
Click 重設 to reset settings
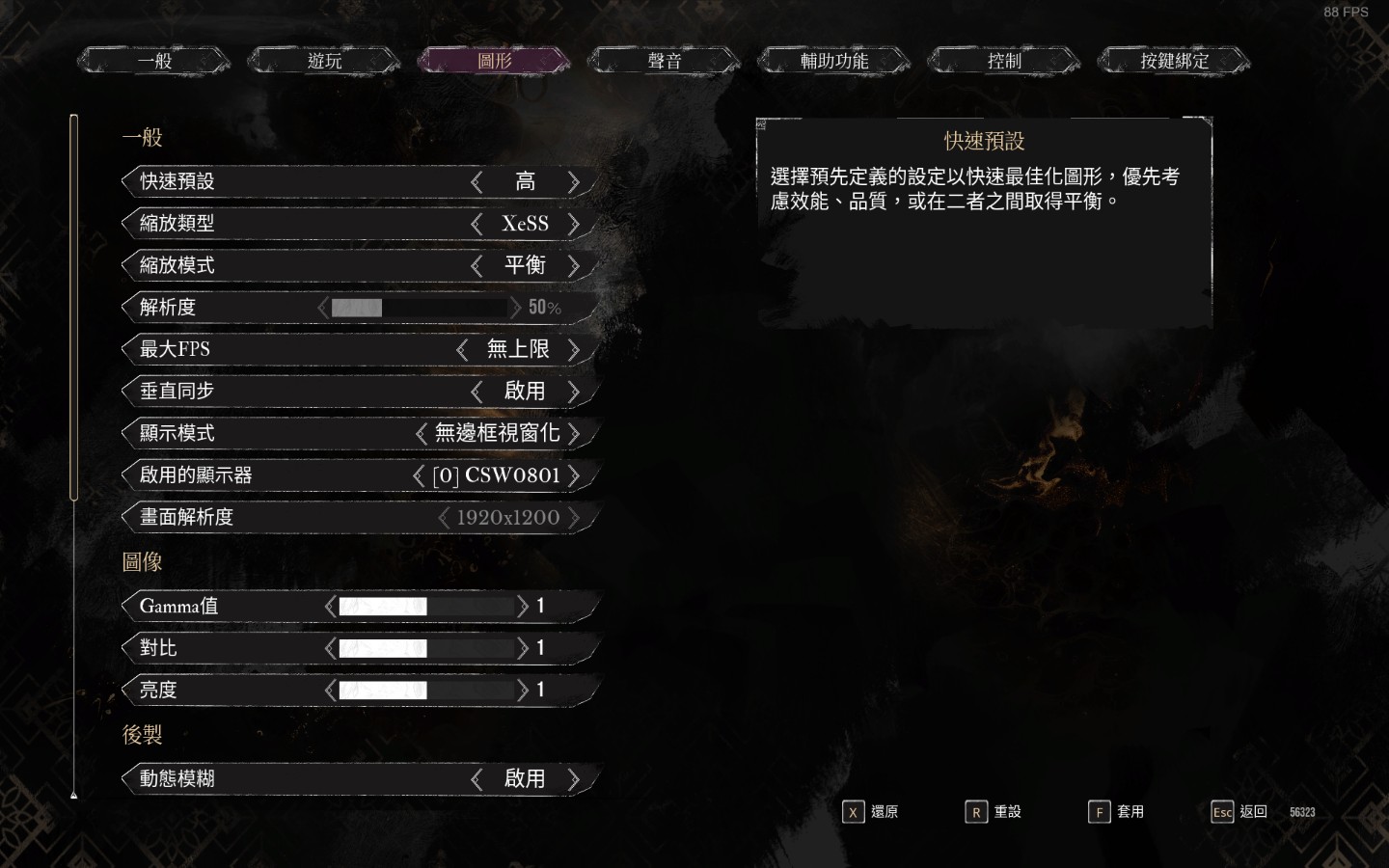(x=994, y=812)
